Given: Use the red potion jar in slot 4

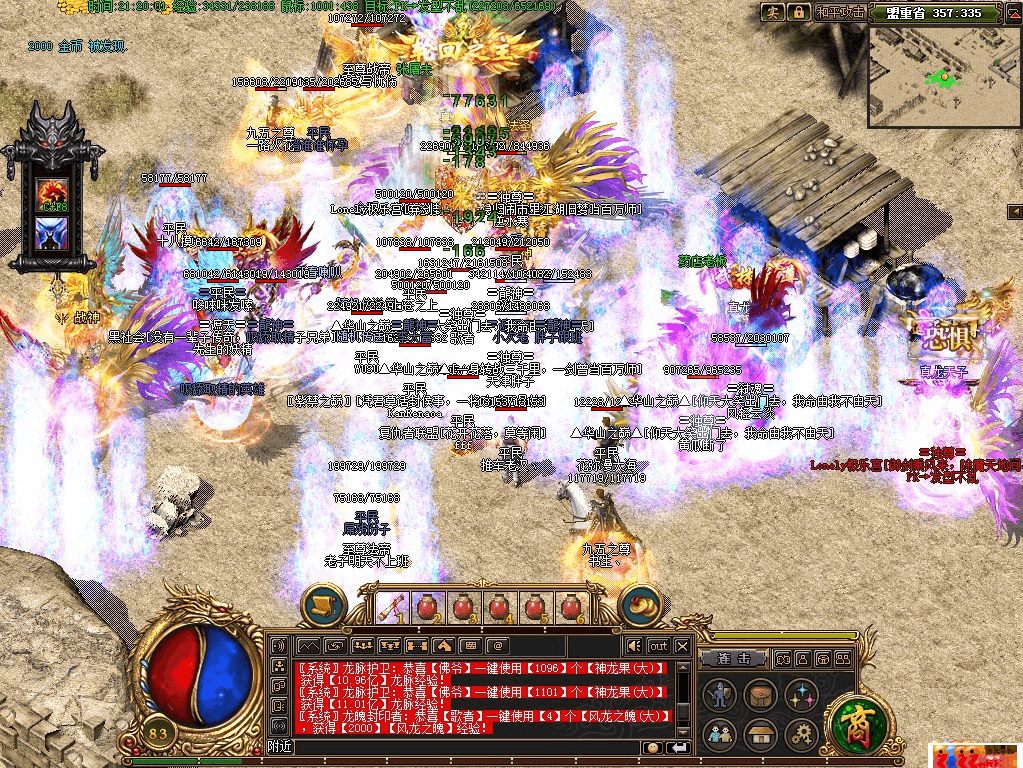Looking at the screenshot, I should (x=498, y=607).
